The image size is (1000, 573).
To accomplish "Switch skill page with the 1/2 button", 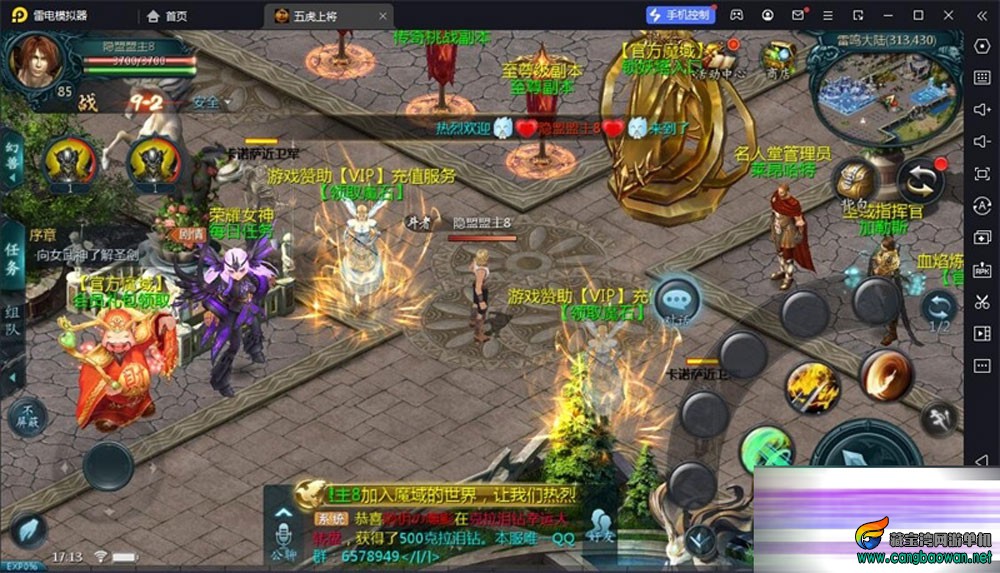I will click(939, 309).
